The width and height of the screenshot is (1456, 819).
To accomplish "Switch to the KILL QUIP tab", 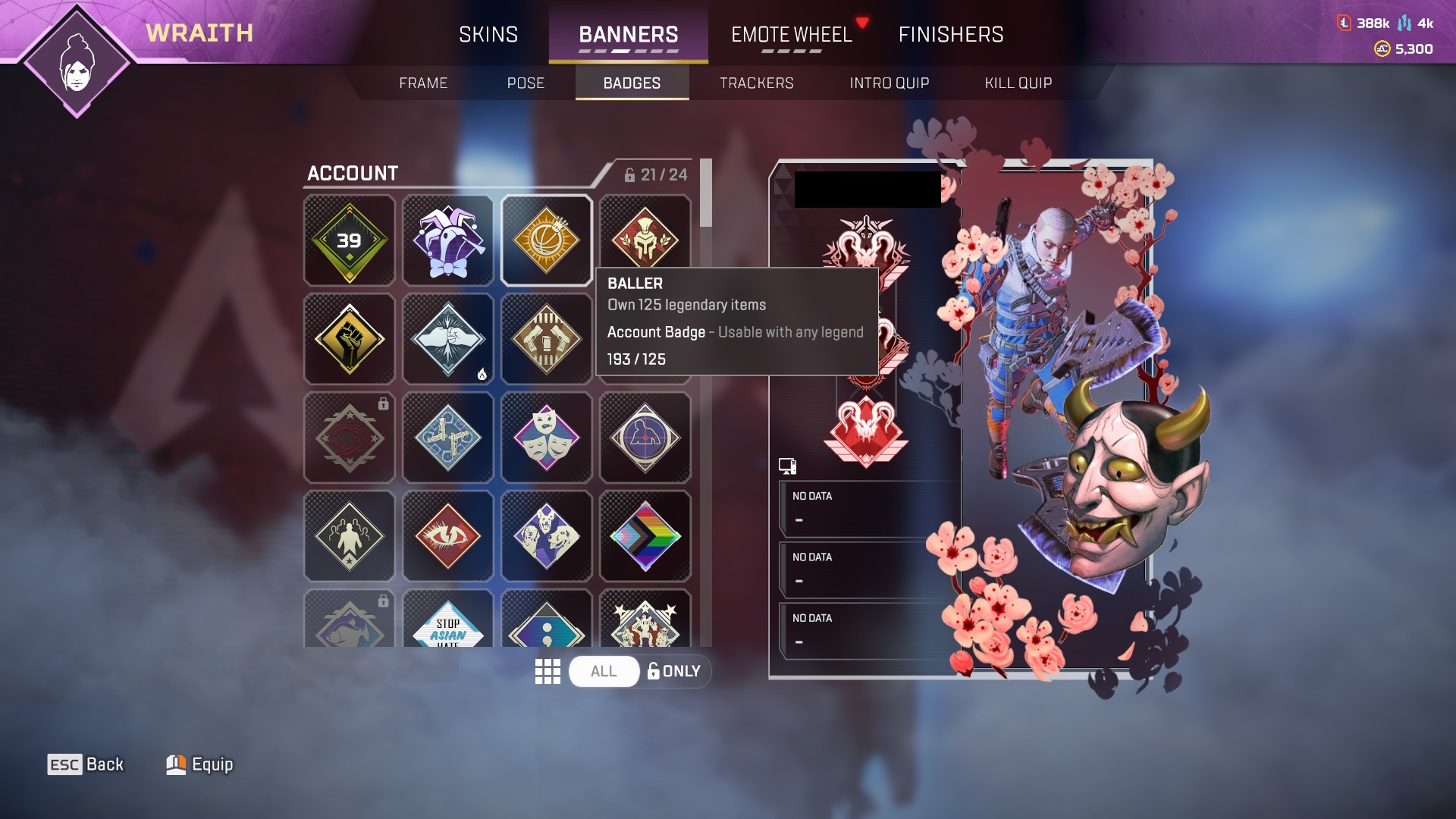I will coord(1018,83).
